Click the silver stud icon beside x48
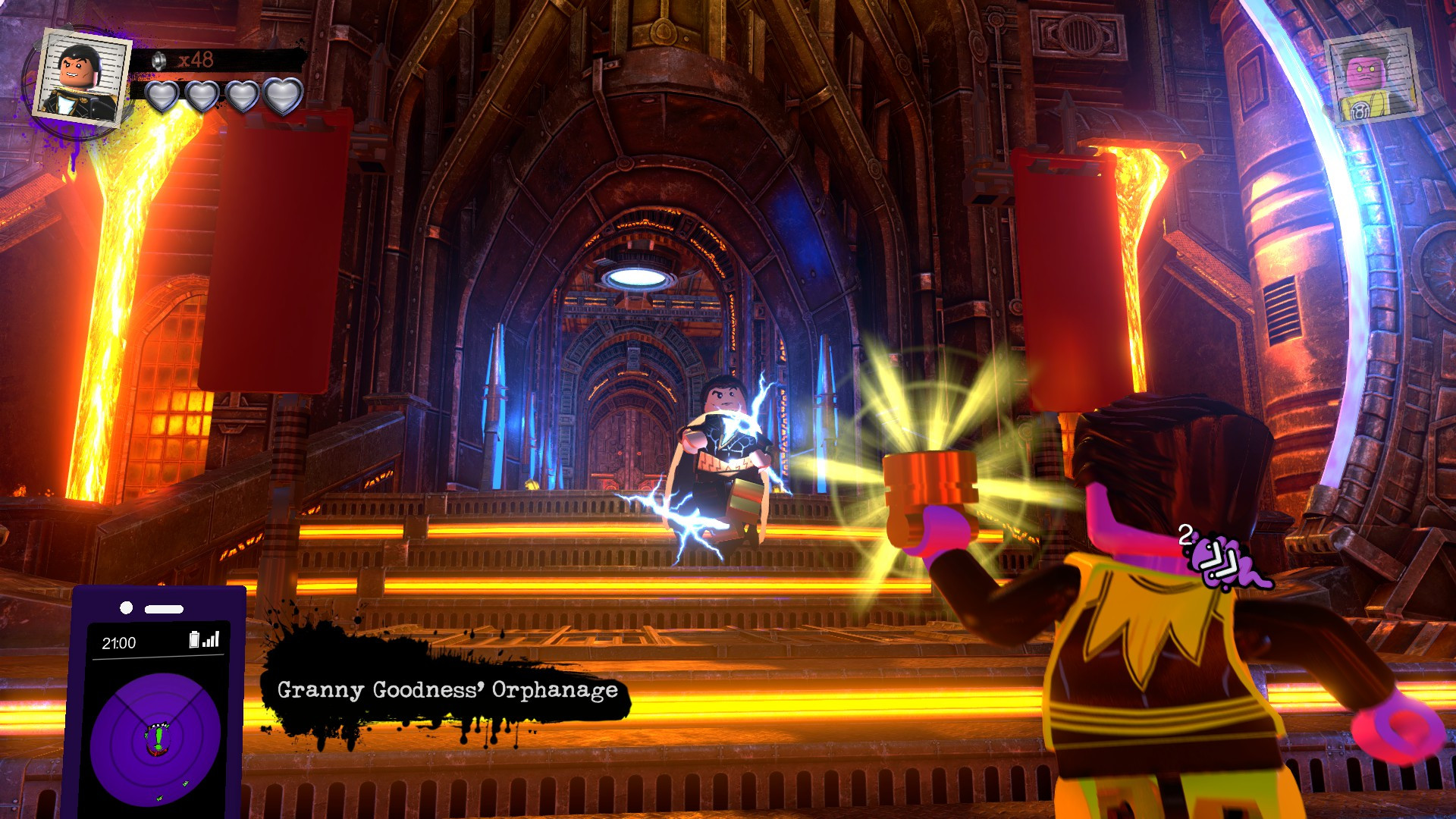The image size is (1456, 819). (x=158, y=61)
